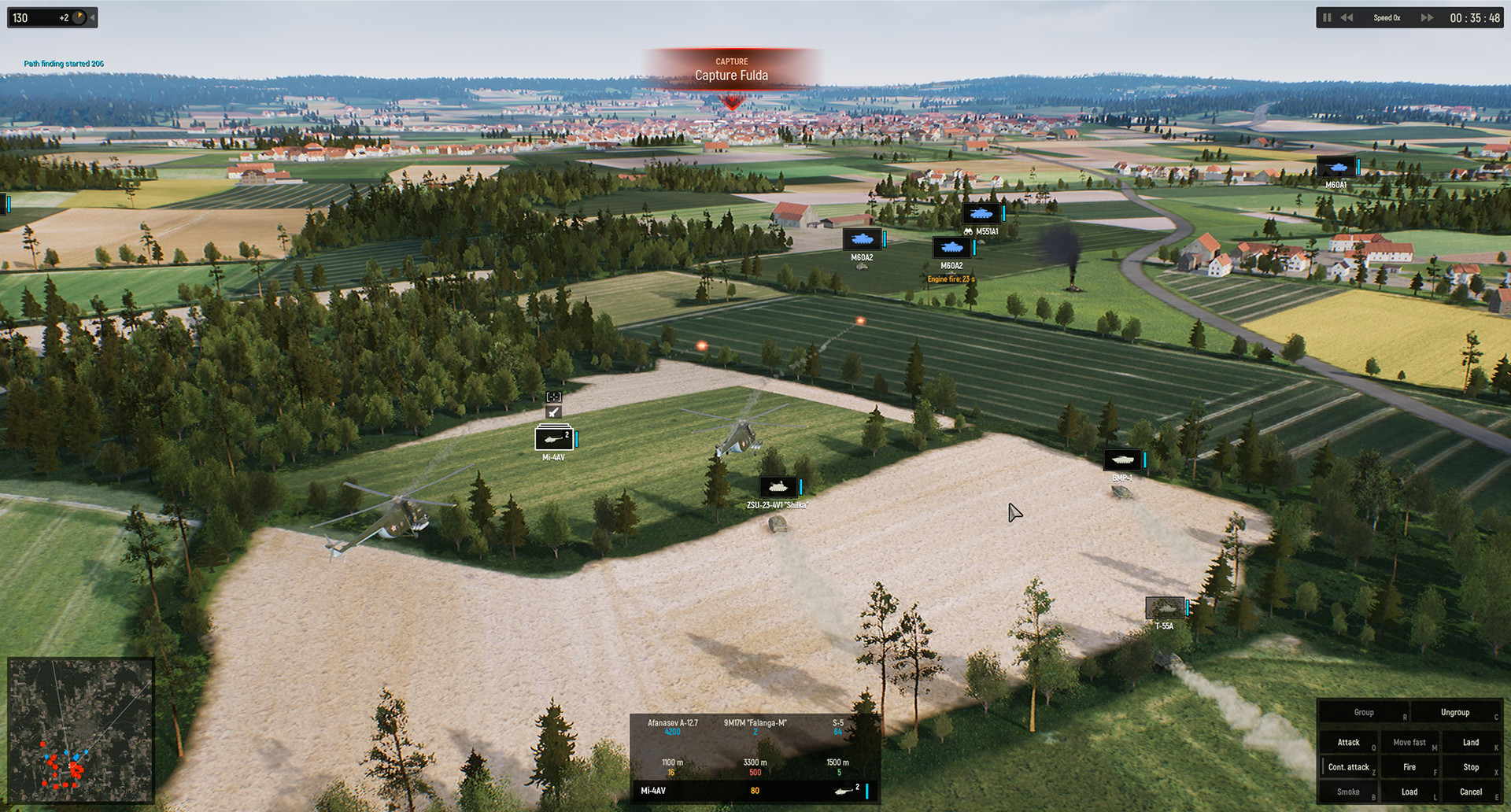Click the M551A1 icon with binoculars marker

pos(982,213)
